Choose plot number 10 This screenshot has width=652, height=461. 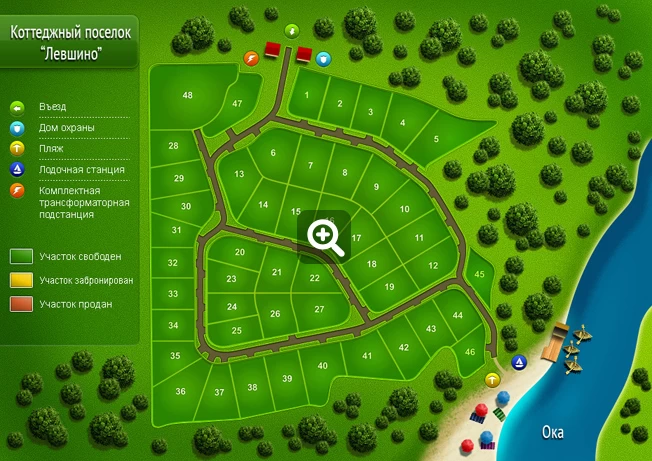pyautogui.click(x=404, y=209)
